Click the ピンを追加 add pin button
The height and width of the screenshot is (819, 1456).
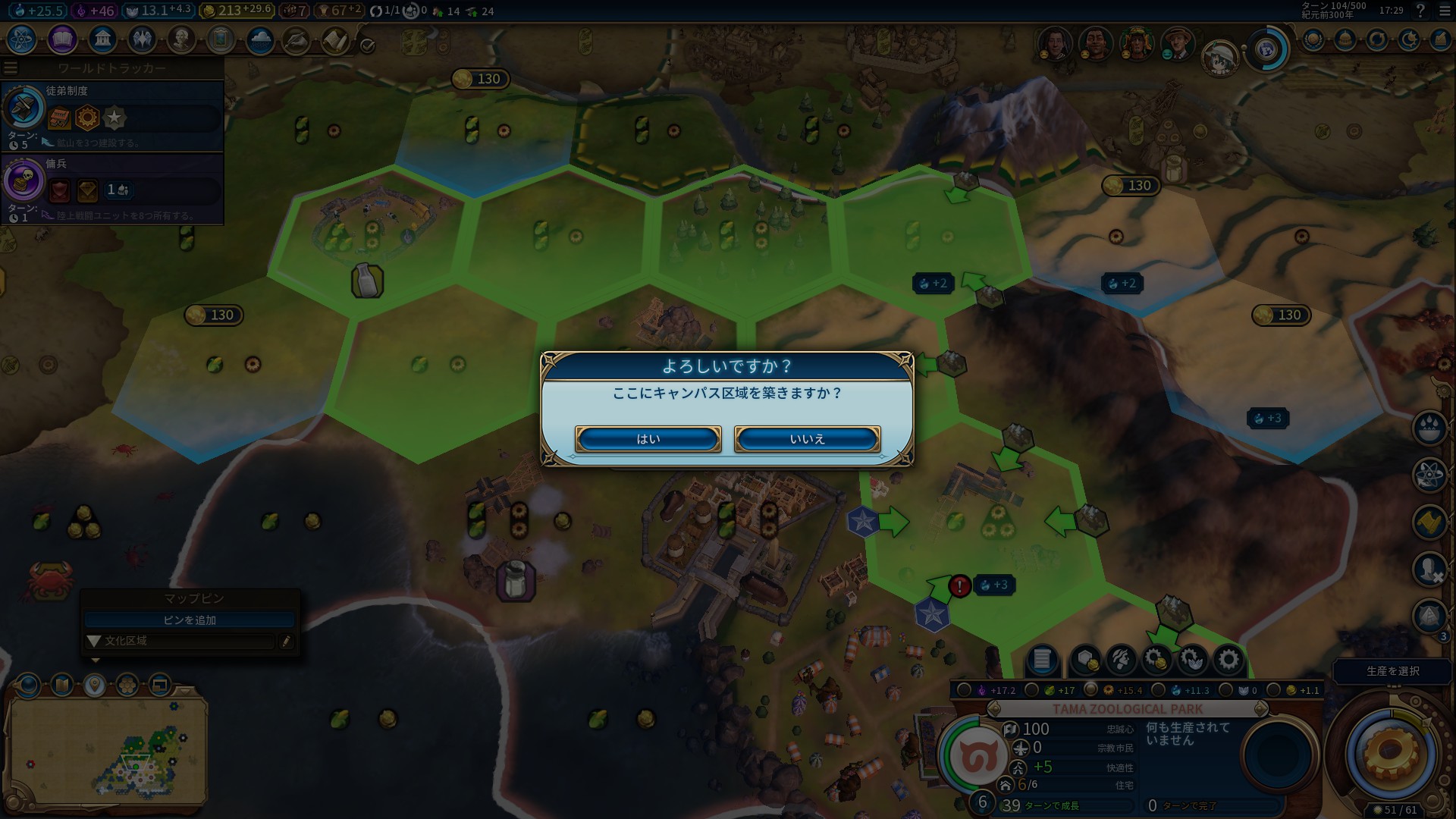click(190, 620)
